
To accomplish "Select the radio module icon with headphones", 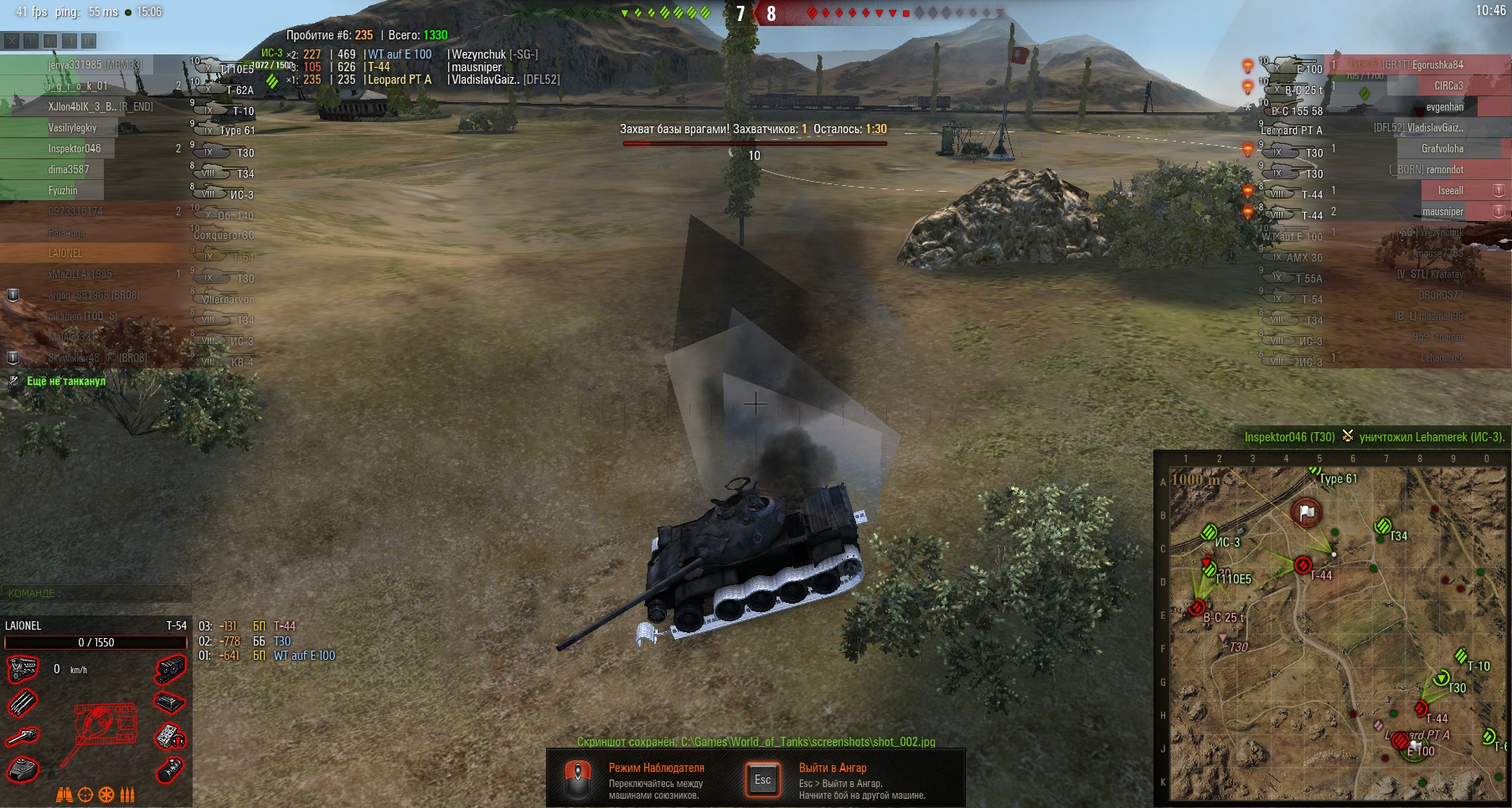I will 170,737.
